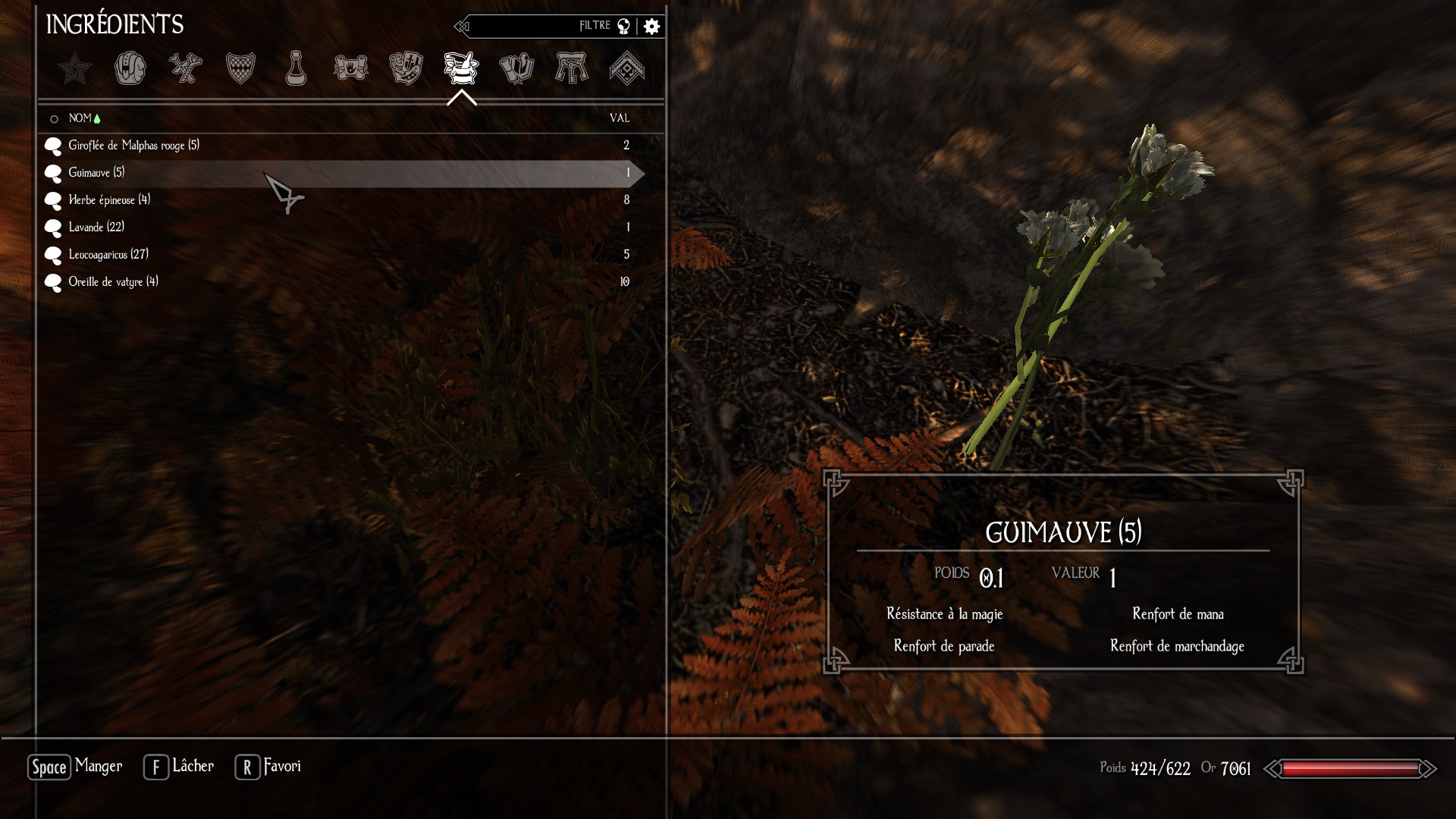The height and width of the screenshot is (819, 1456).
Task: Switch to the miscellaneous items category
Action: pyautogui.click(x=627, y=68)
